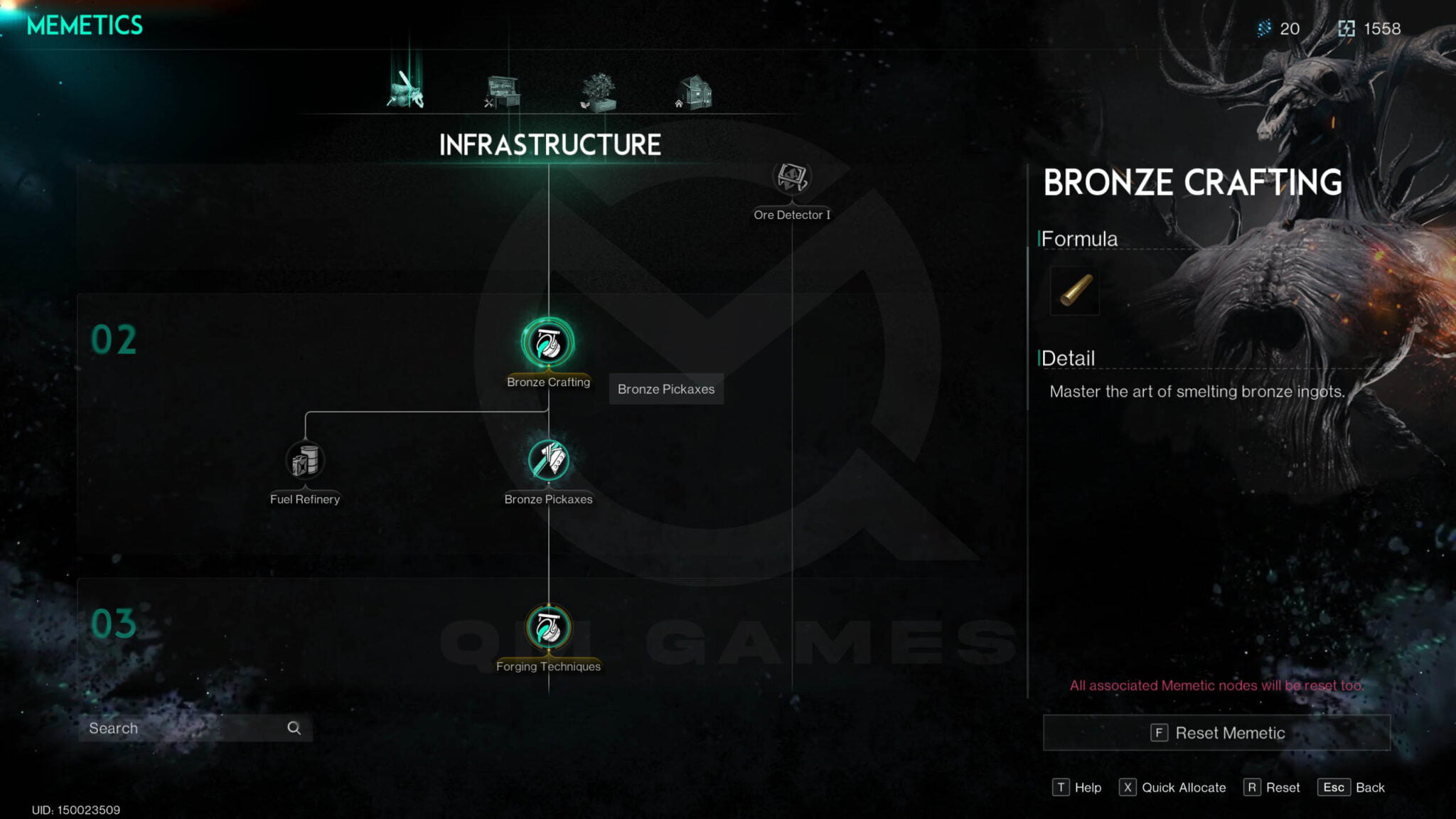The height and width of the screenshot is (819, 1456).
Task: Click the Reset Memetic button
Action: tap(1216, 732)
